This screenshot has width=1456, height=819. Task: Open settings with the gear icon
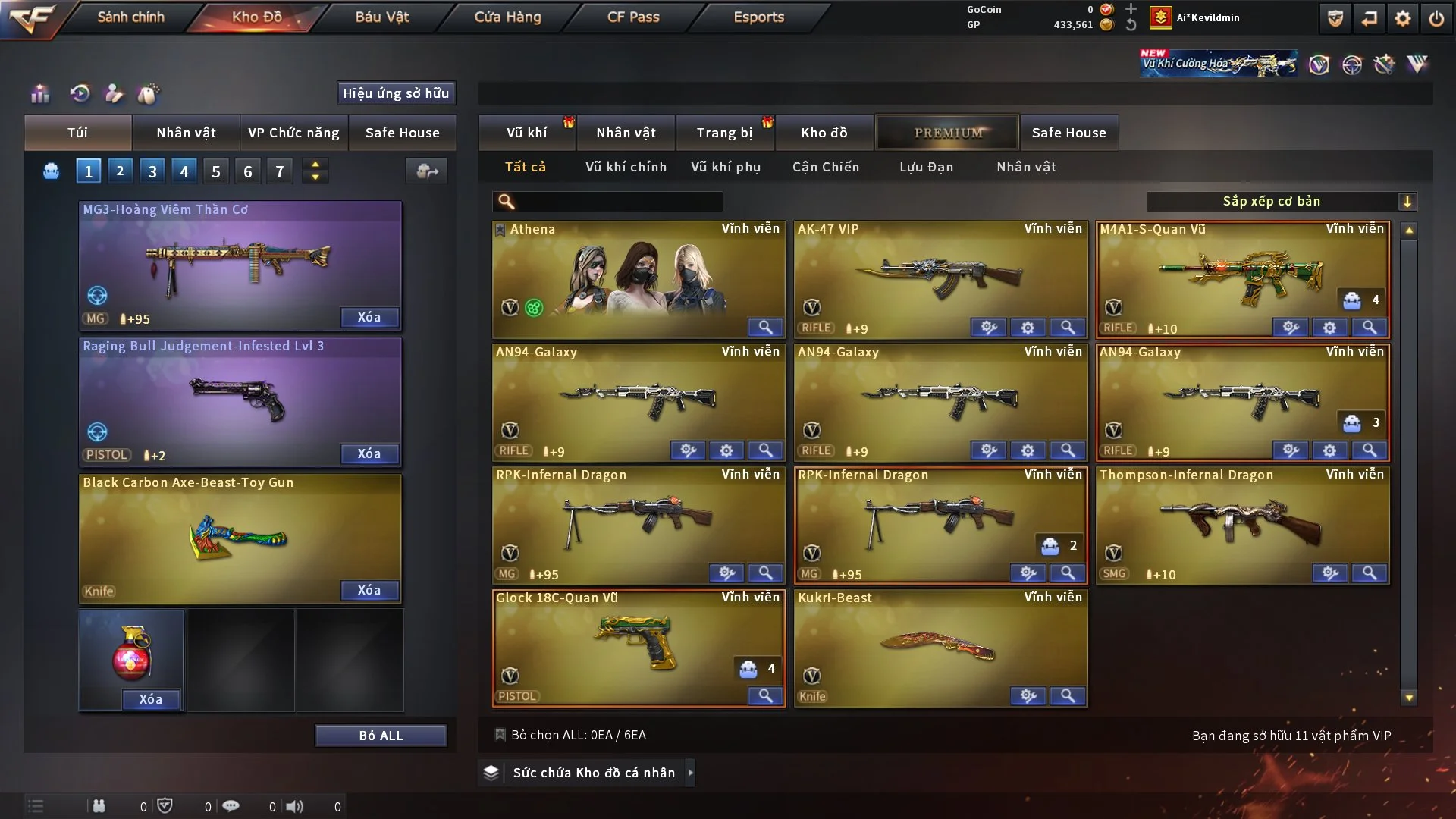pos(1403,18)
